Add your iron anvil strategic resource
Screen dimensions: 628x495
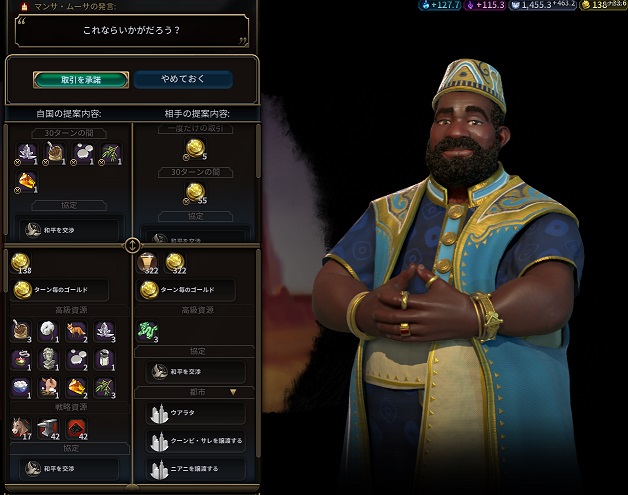click(x=48, y=426)
